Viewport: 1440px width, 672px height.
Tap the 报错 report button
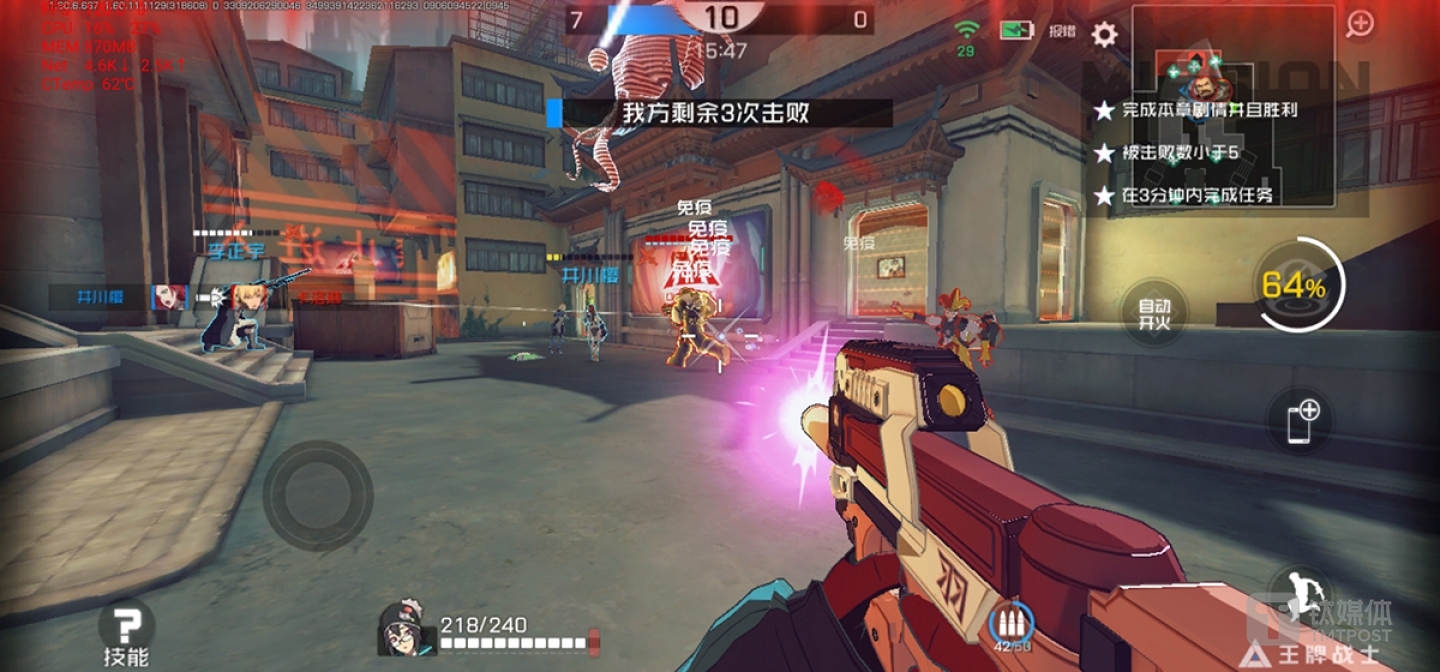[1062, 31]
